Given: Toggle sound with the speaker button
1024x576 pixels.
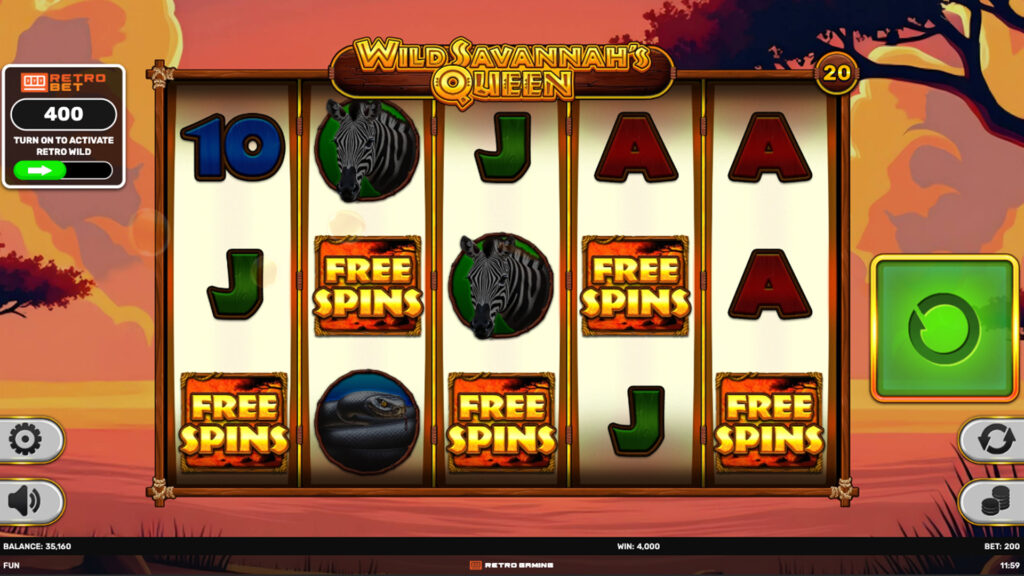Looking at the screenshot, I should click(x=27, y=501).
